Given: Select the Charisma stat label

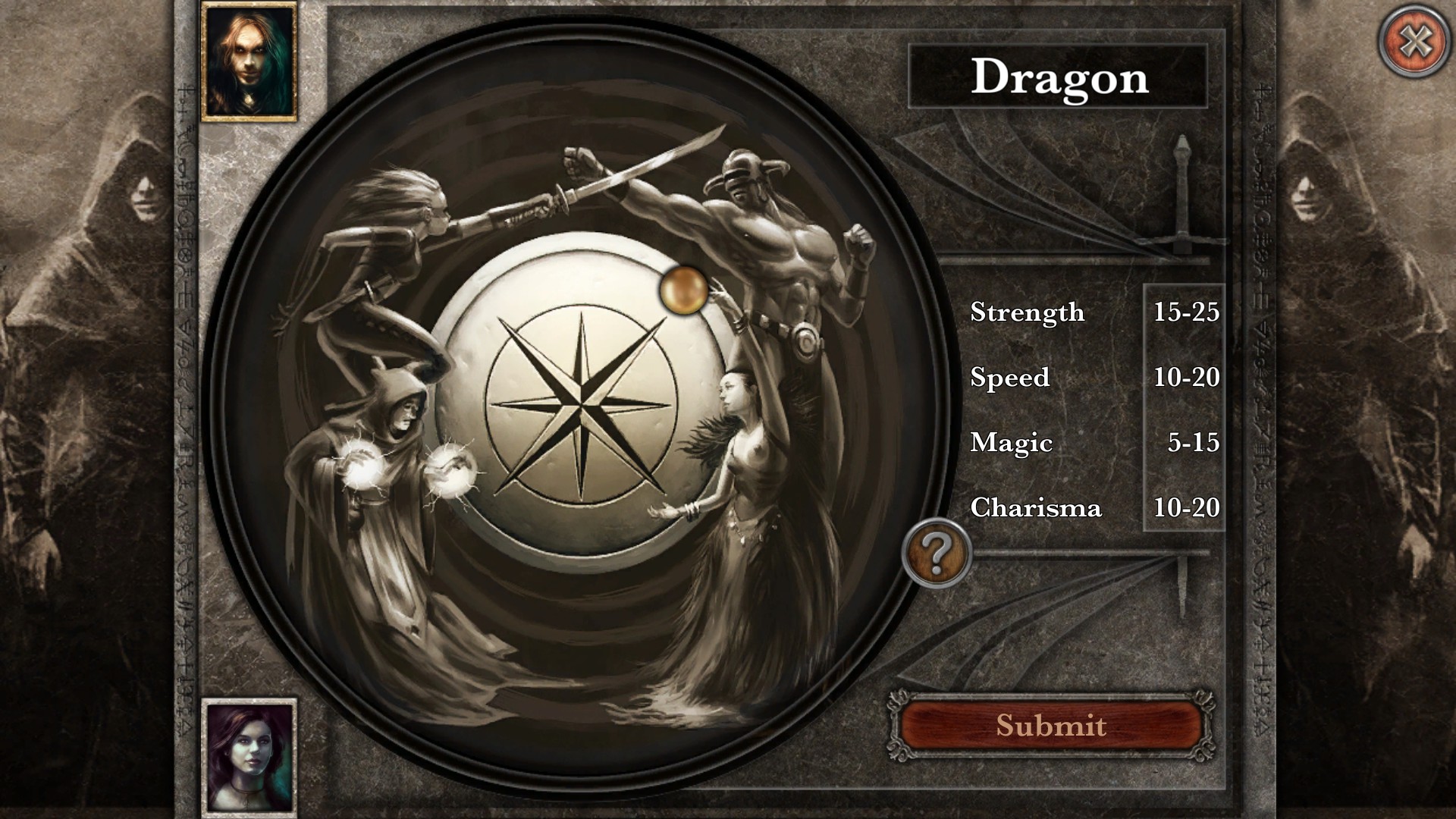Looking at the screenshot, I should click(1037, 509).
